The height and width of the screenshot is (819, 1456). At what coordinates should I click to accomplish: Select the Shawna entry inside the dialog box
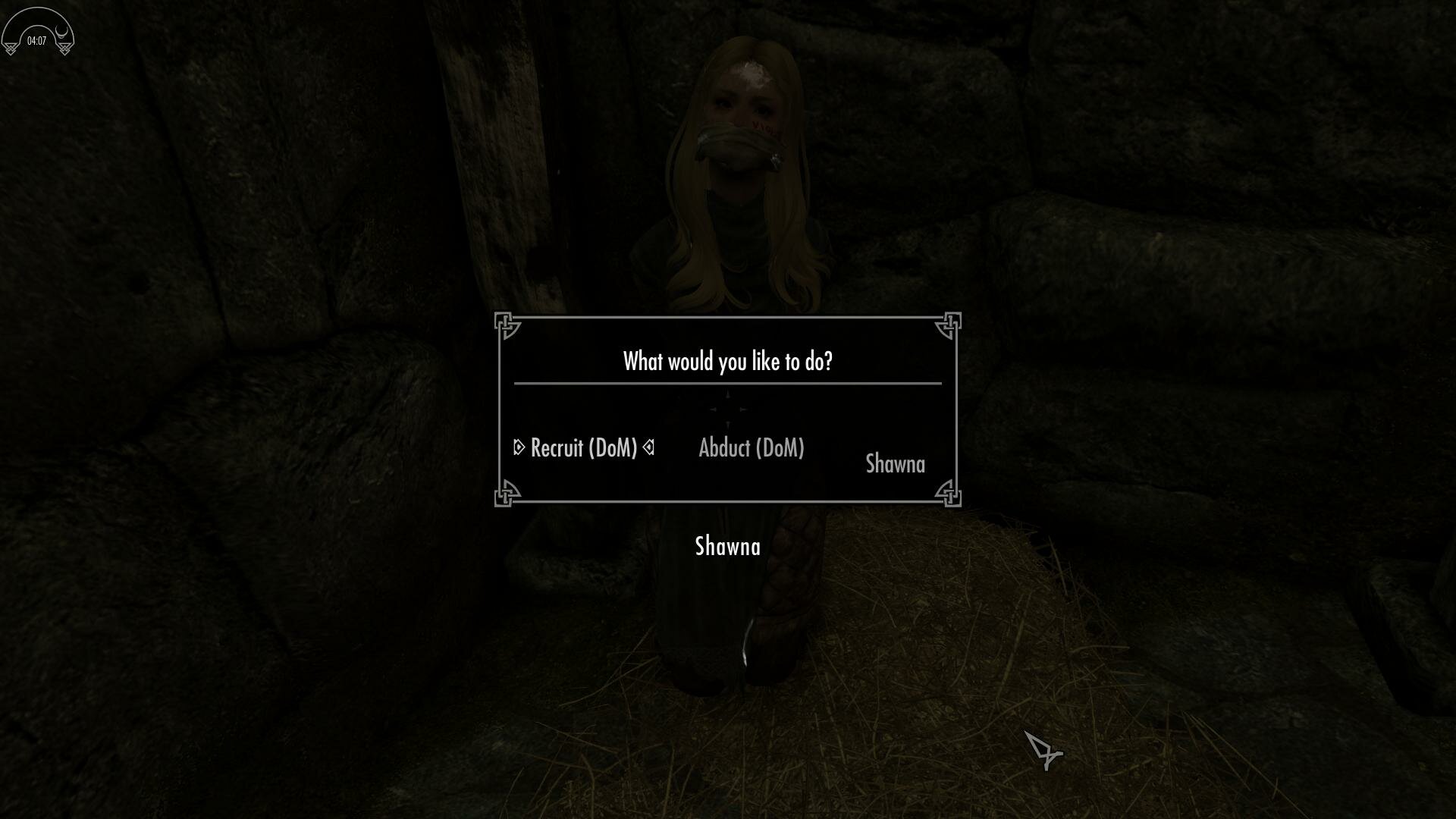click(896, 463)
